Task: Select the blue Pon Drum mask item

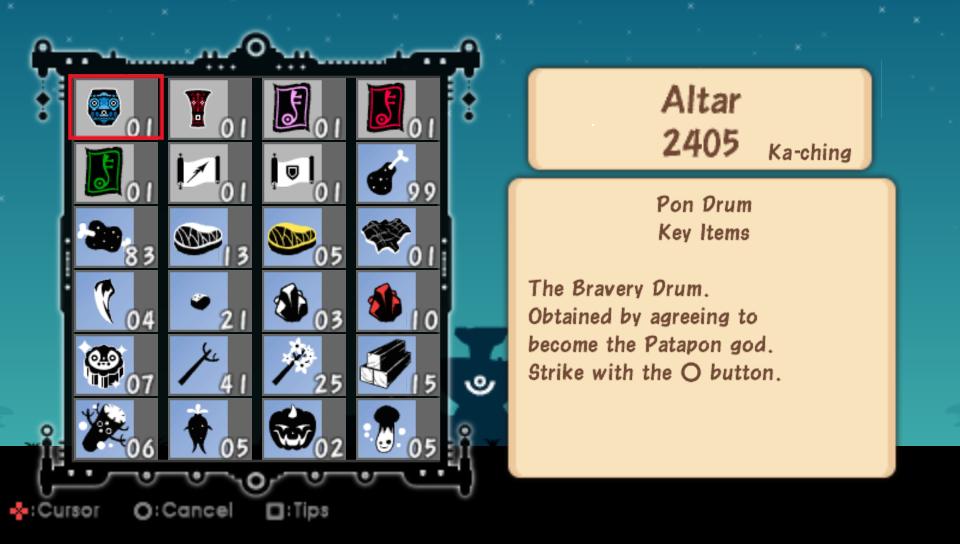Action: click(x=114, y=107)
